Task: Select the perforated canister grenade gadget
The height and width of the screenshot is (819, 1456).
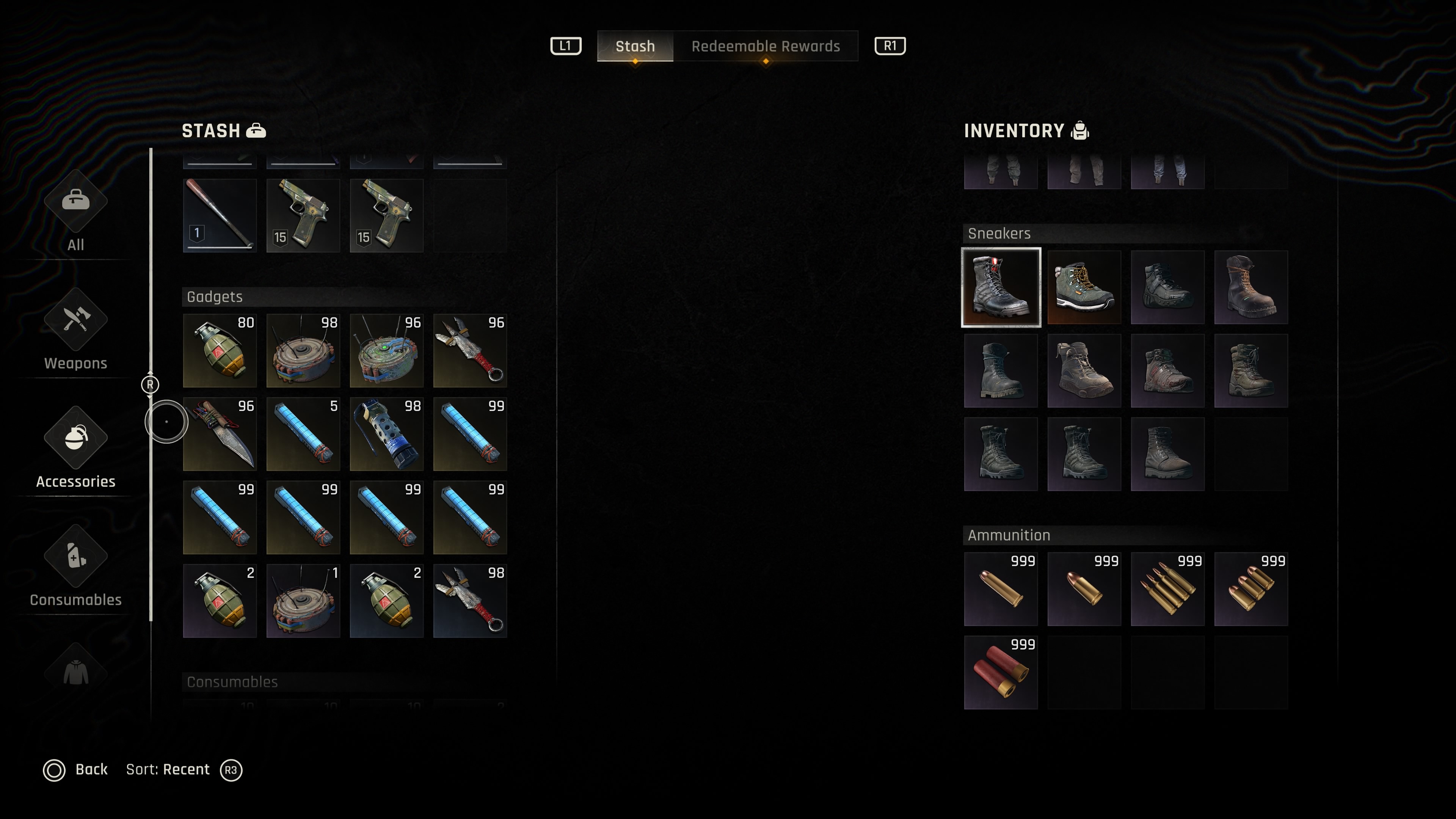Action: coord(387,434)
